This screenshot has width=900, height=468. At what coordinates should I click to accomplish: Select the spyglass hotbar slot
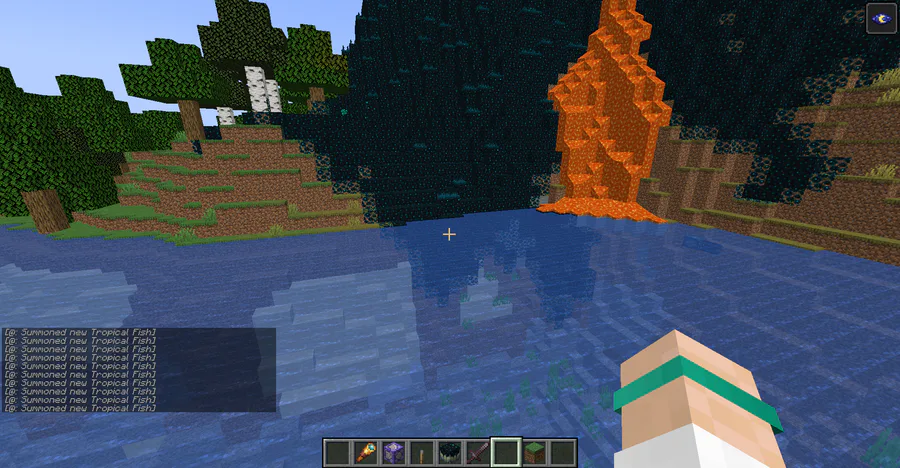pyautogui.click(x=366, y=452)
